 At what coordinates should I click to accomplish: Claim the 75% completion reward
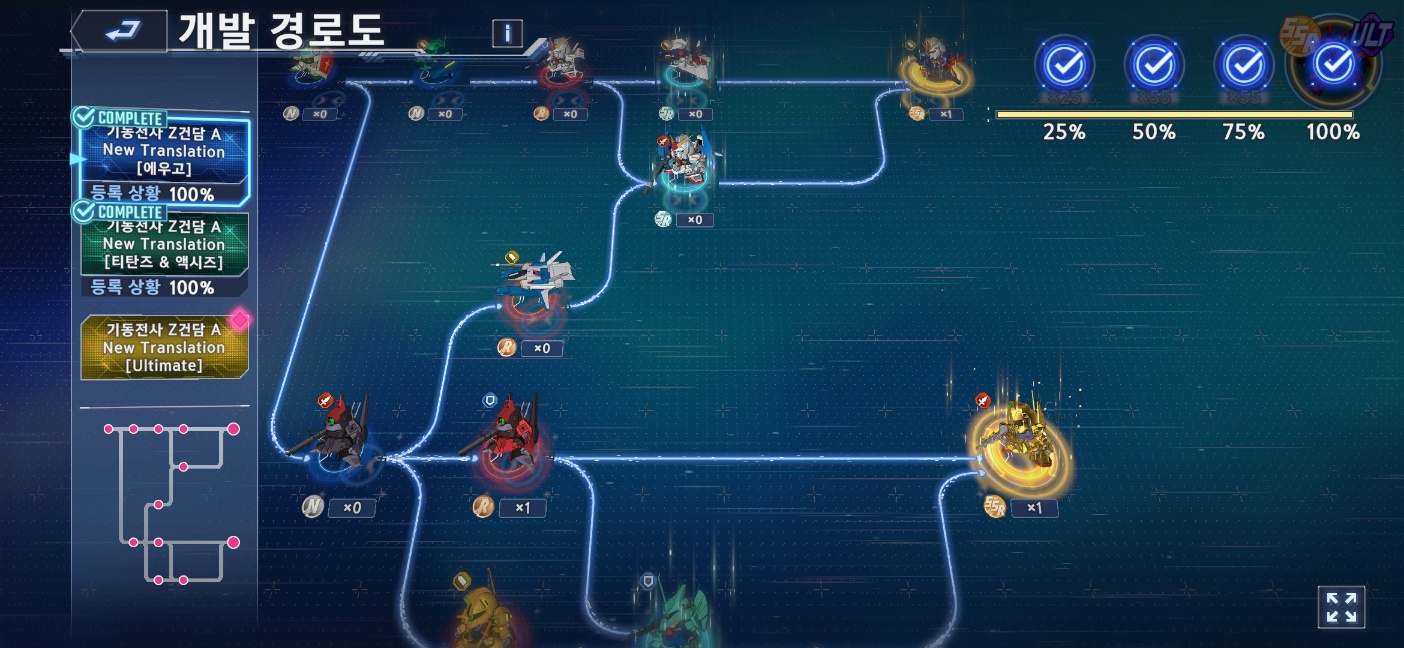[1243, 65]
